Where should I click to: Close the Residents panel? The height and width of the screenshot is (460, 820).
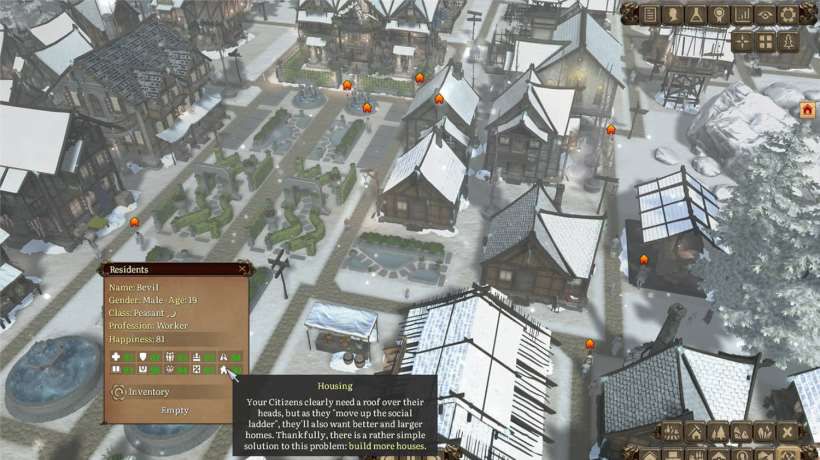point(242,269)
